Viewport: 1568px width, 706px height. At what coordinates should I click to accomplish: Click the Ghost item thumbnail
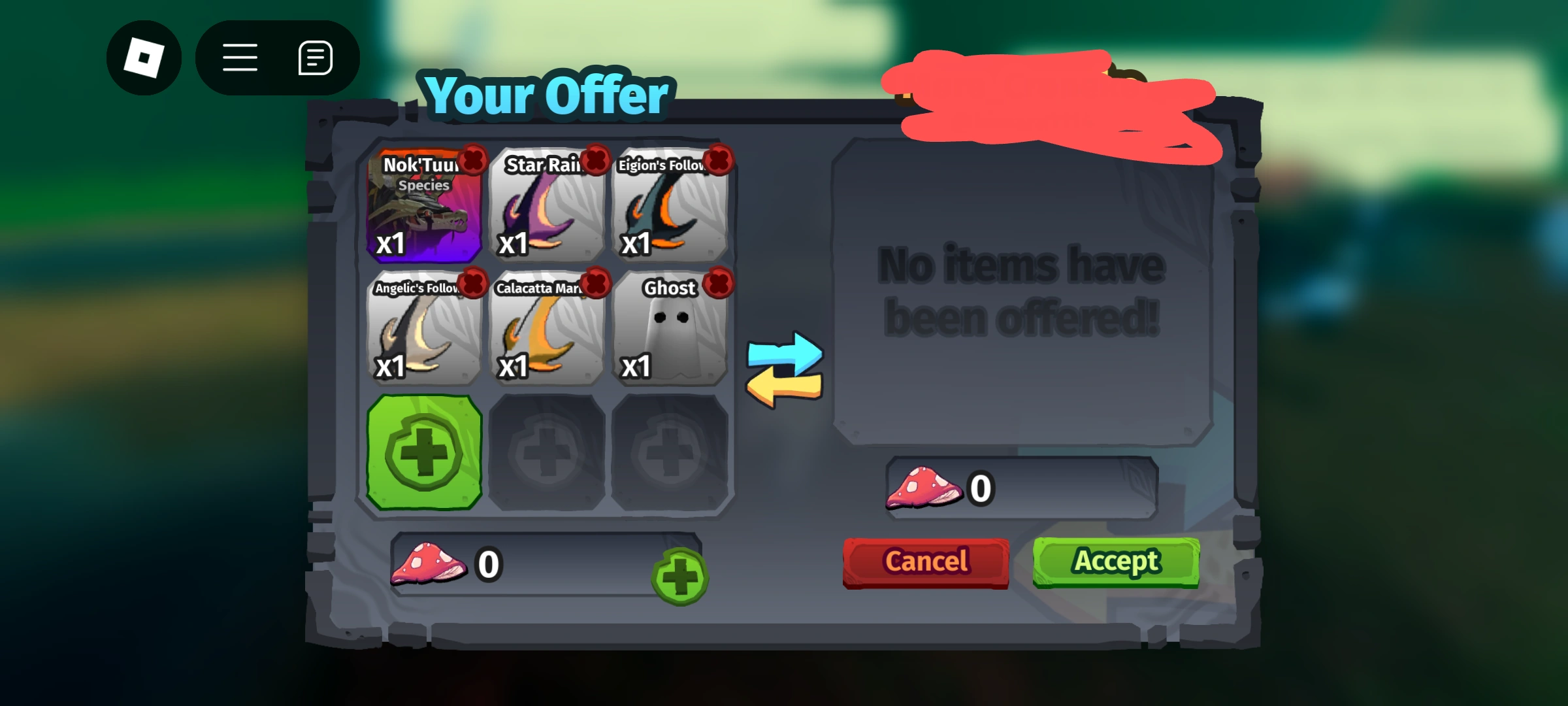[670, 333]
